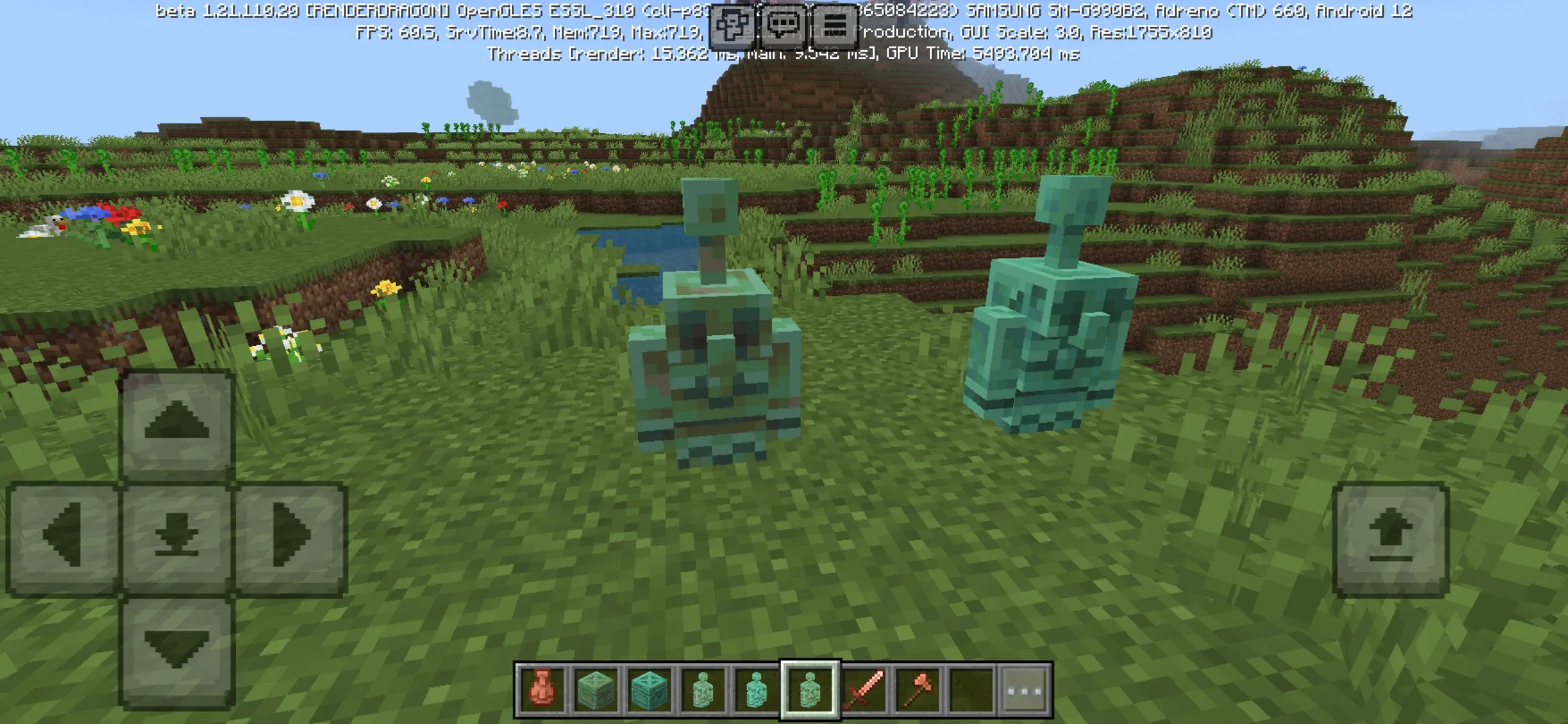Screen dimensions: 1568x724
Task: Equip the copper sword from the hotbar
Action: point(864,690)
